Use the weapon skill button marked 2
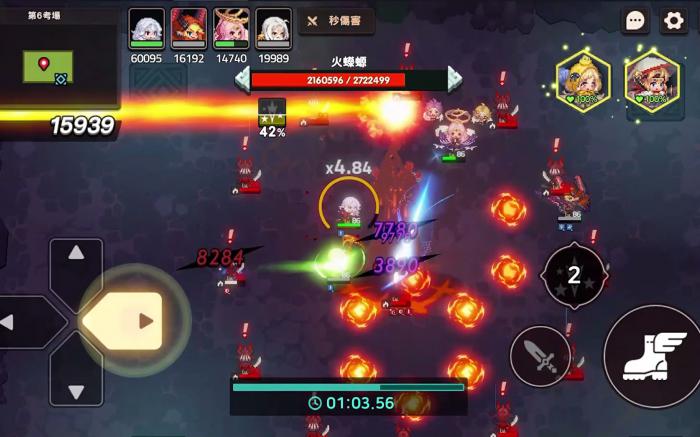The image size is (700, 437). click(x=574, y=276)
